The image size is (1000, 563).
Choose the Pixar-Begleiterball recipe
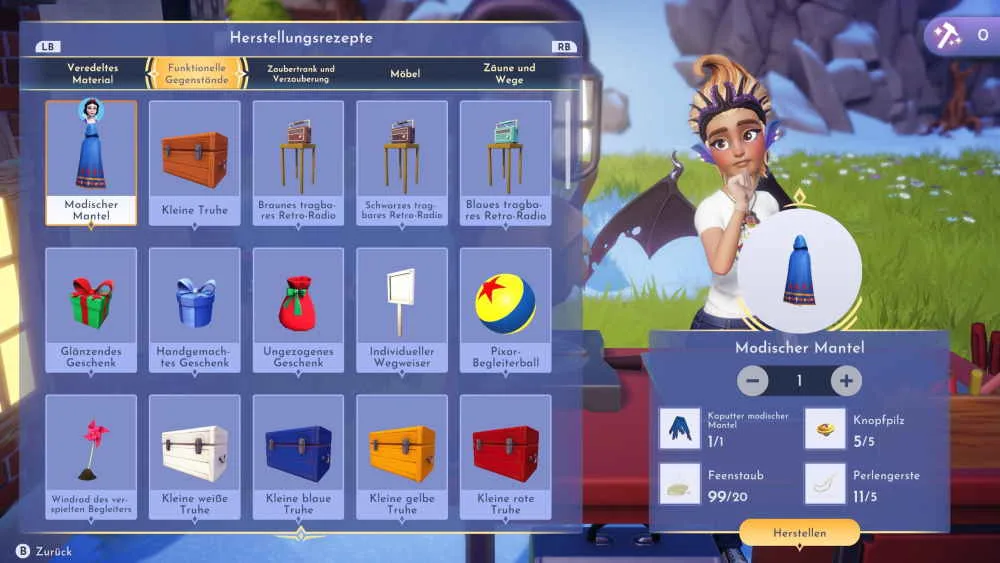pyautogui.click(x=505, y=309)
